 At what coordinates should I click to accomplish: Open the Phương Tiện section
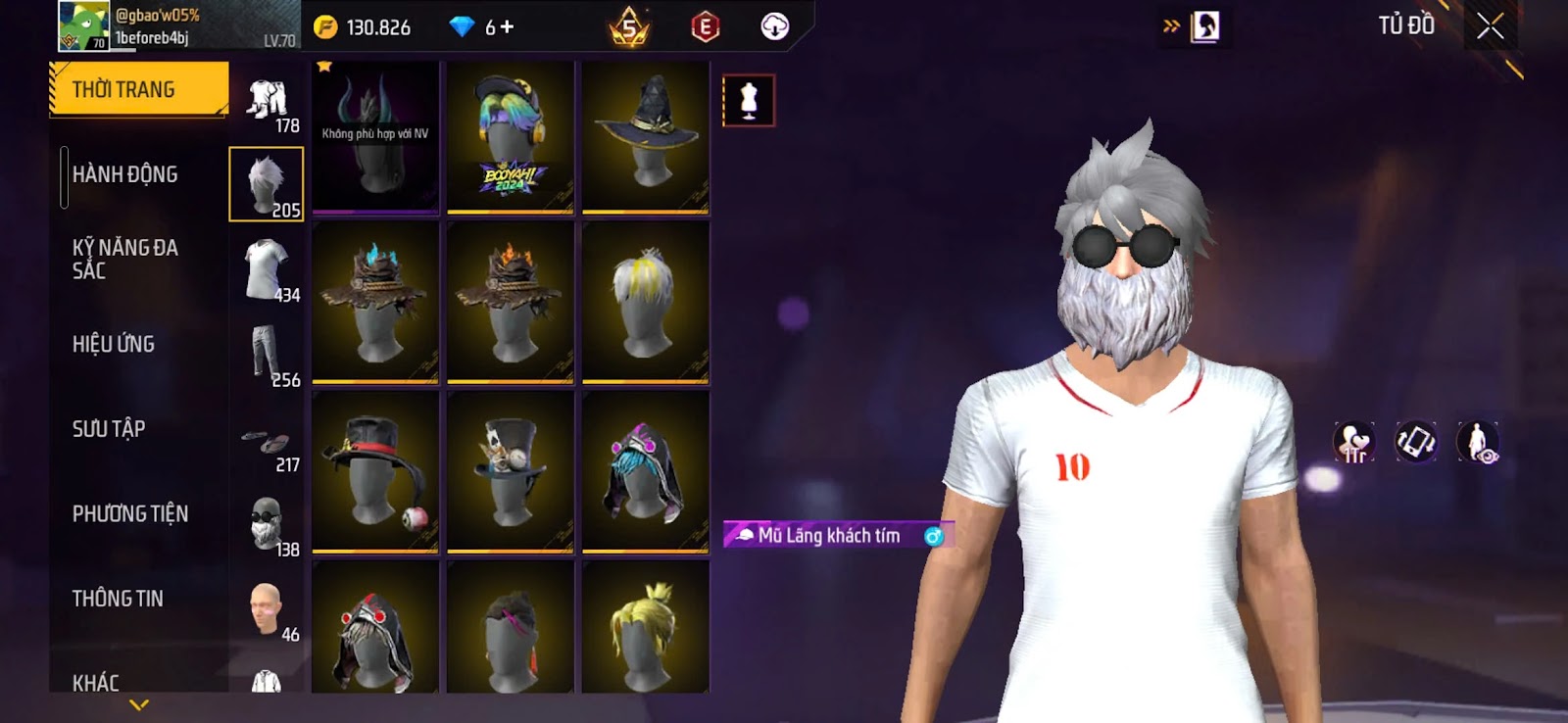(129, 513)
